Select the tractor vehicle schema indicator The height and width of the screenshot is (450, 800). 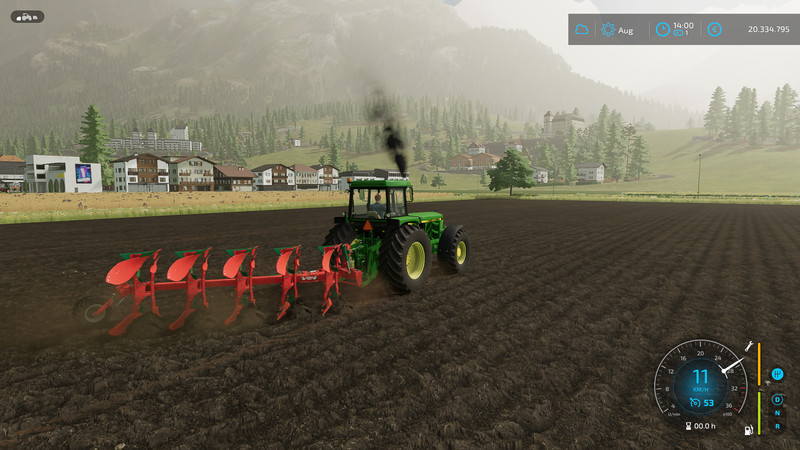tap(27, 17)
